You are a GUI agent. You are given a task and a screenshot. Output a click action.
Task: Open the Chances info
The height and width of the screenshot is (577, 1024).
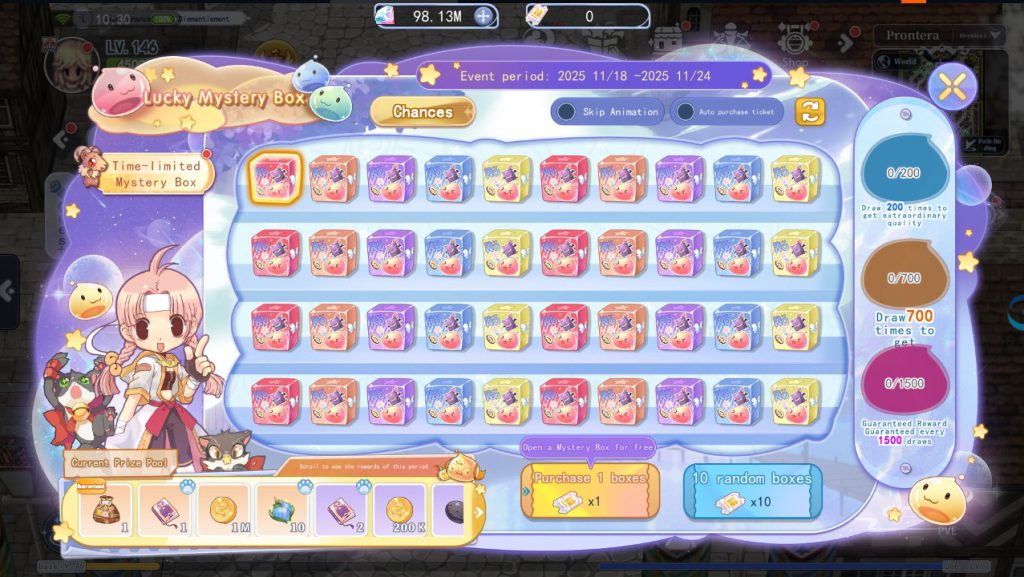click(x=422, y=112)
